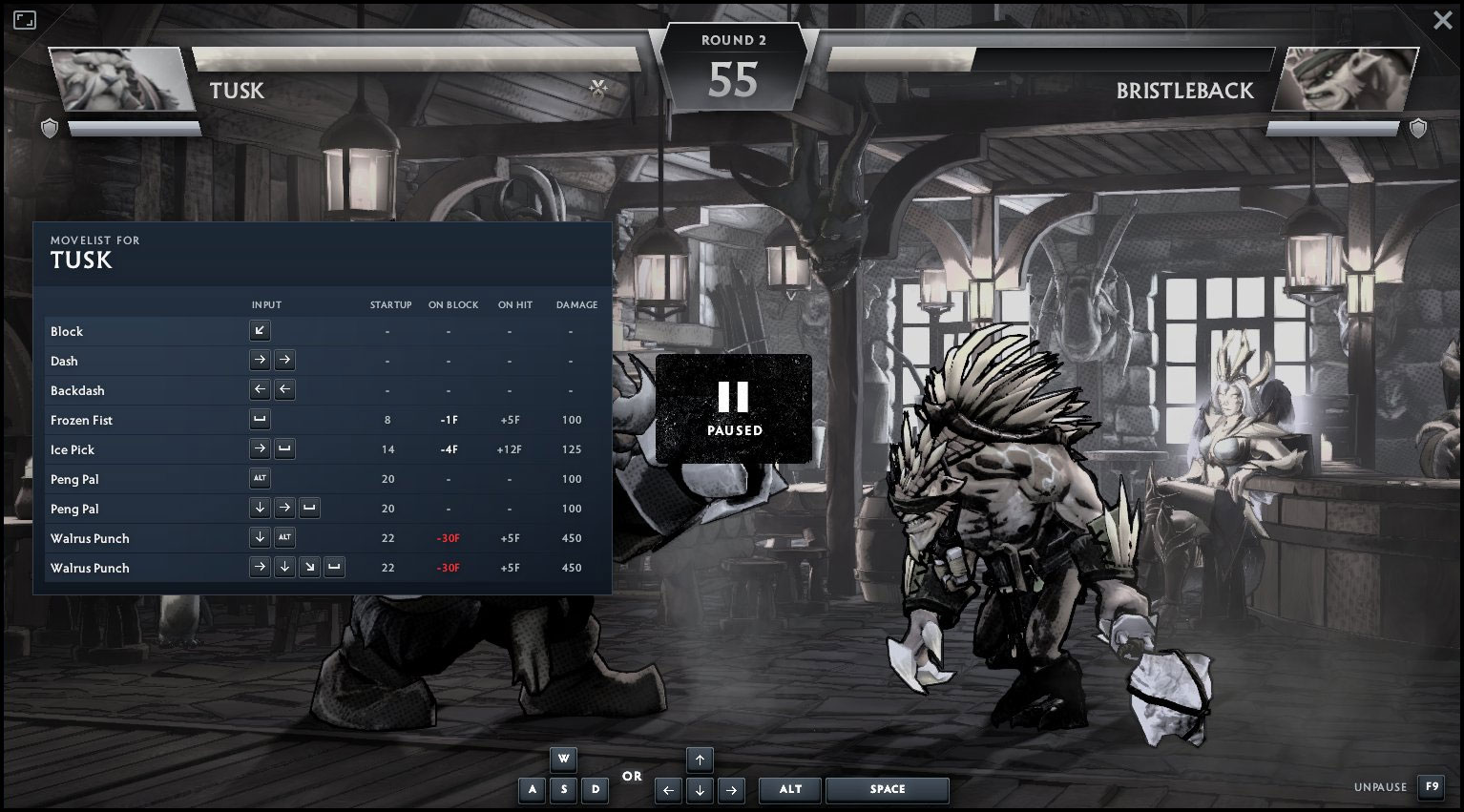
Task: Click the spacebar icon next to Frozen Fist
Action: 259,419
